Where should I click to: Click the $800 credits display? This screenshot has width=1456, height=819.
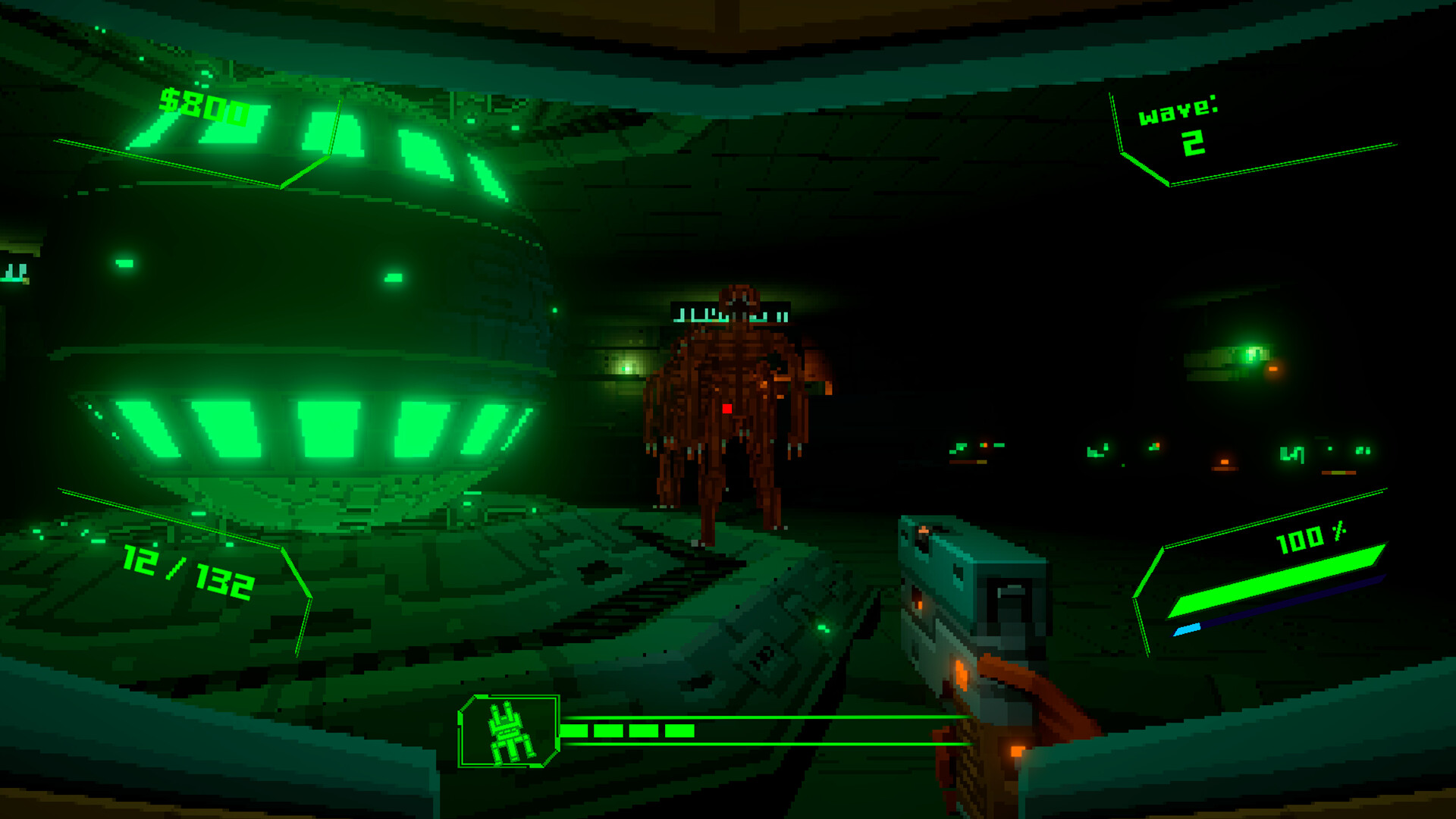tap(202, 108)
